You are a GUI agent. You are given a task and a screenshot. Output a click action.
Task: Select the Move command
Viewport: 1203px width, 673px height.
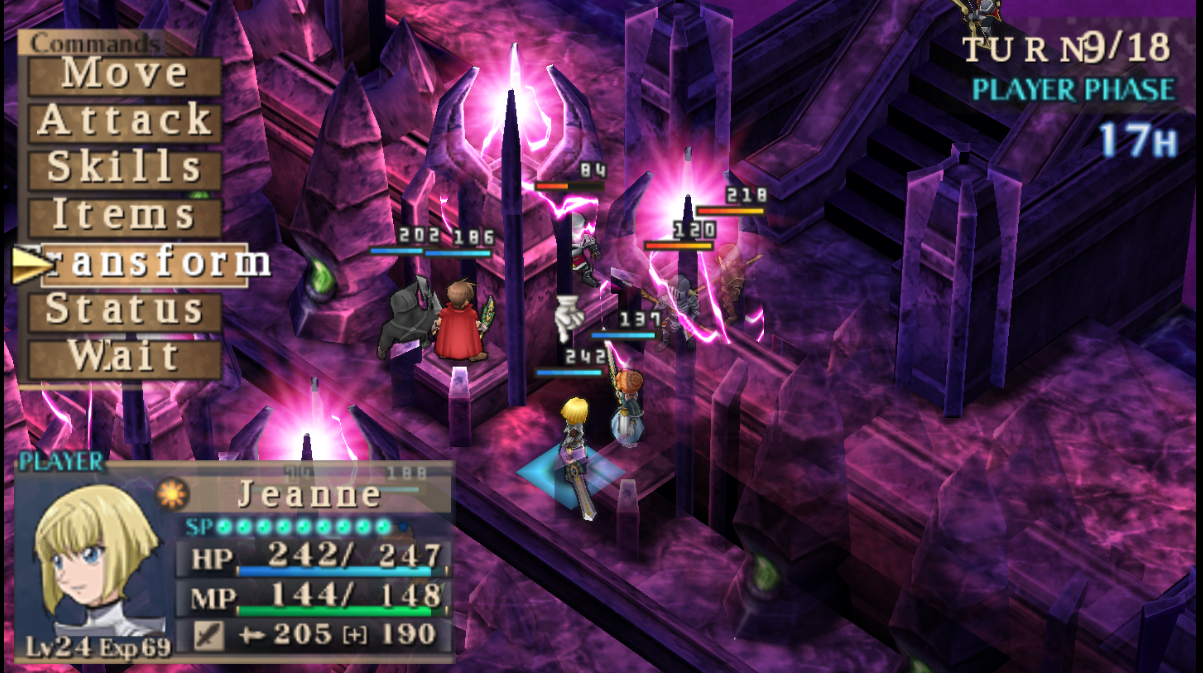125,74
